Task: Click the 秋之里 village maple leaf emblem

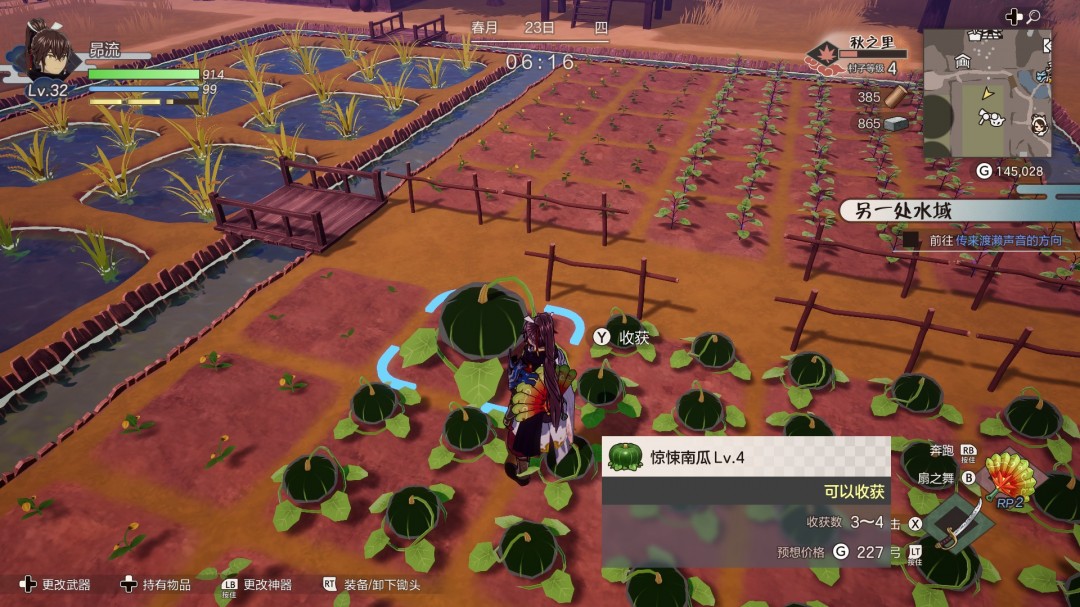Action: pyautogui.click(x=826, y=54)
